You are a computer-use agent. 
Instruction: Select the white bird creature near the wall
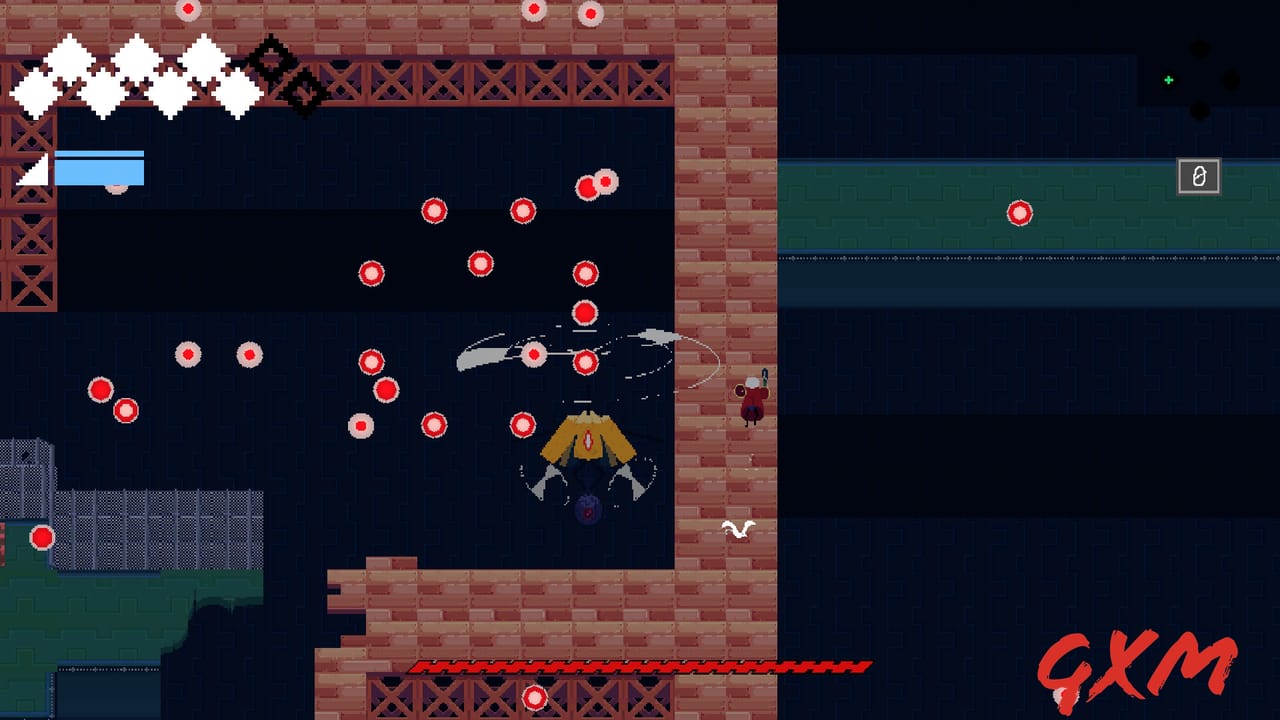(x=738, y=530)
